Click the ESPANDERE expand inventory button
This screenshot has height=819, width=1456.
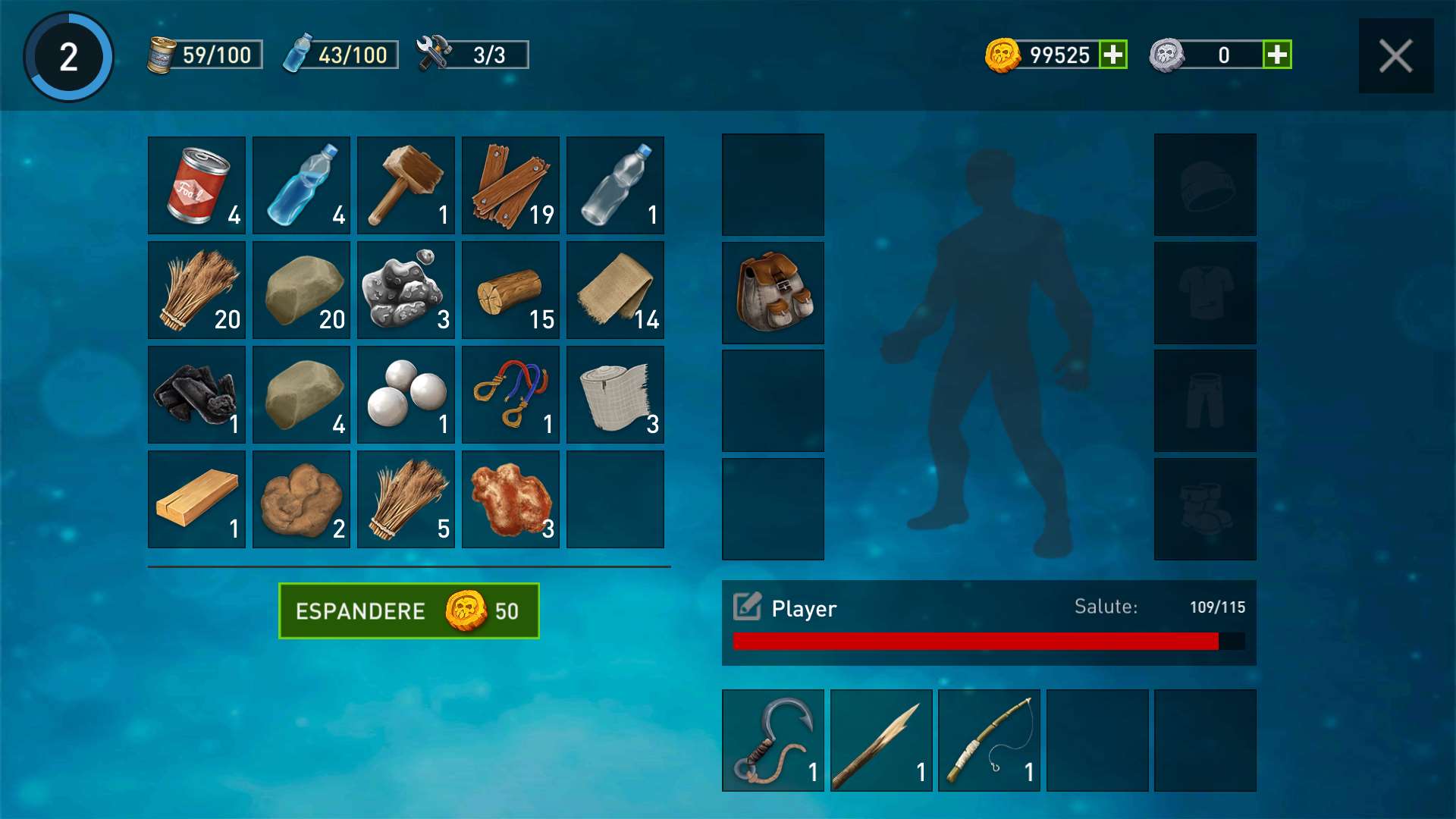point(409,611)
